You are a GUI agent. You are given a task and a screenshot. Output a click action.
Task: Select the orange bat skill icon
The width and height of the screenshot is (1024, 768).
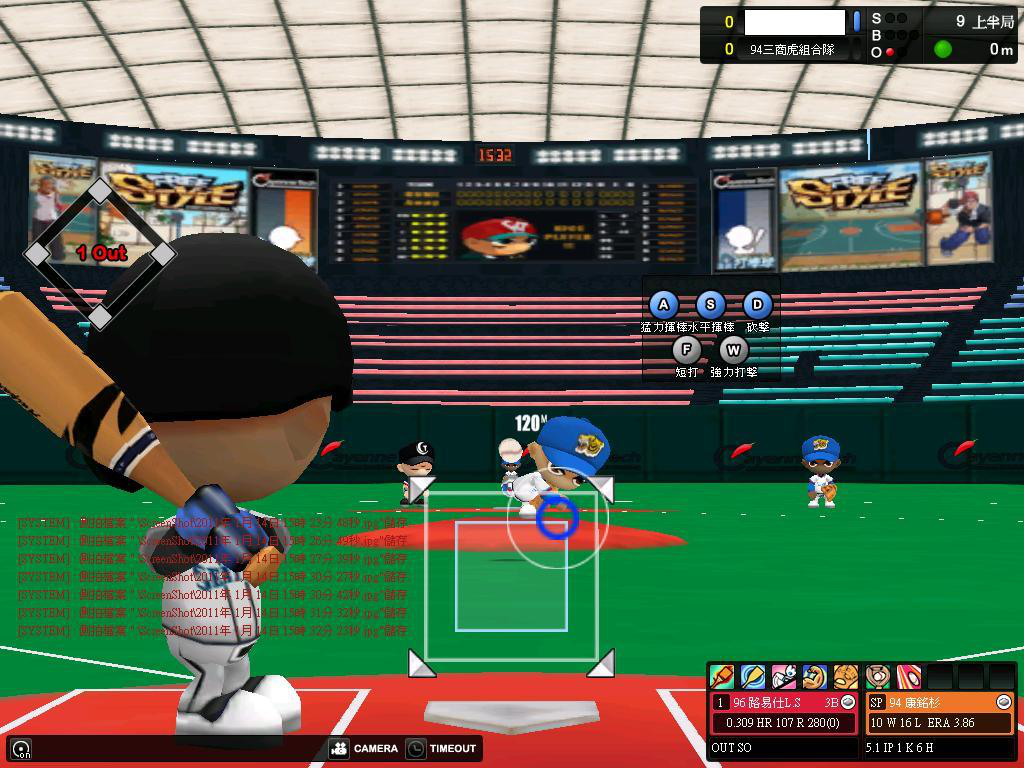721,677
